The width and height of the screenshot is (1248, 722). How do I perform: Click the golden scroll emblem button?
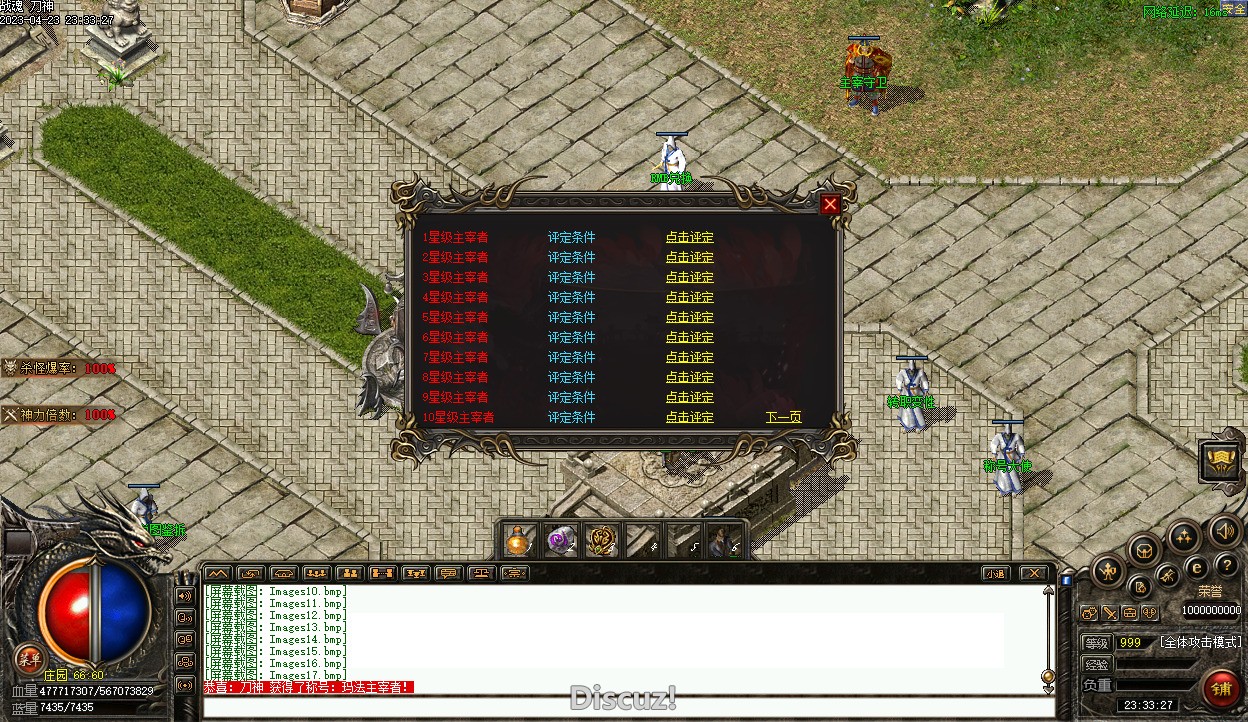[1221, 460]
